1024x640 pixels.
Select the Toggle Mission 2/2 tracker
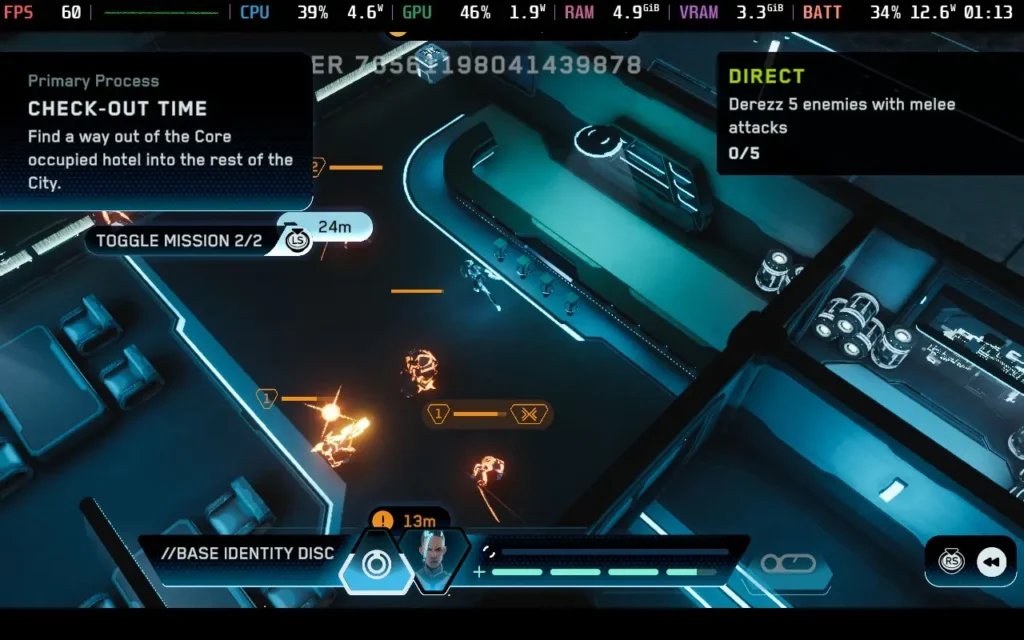(178, 241)
